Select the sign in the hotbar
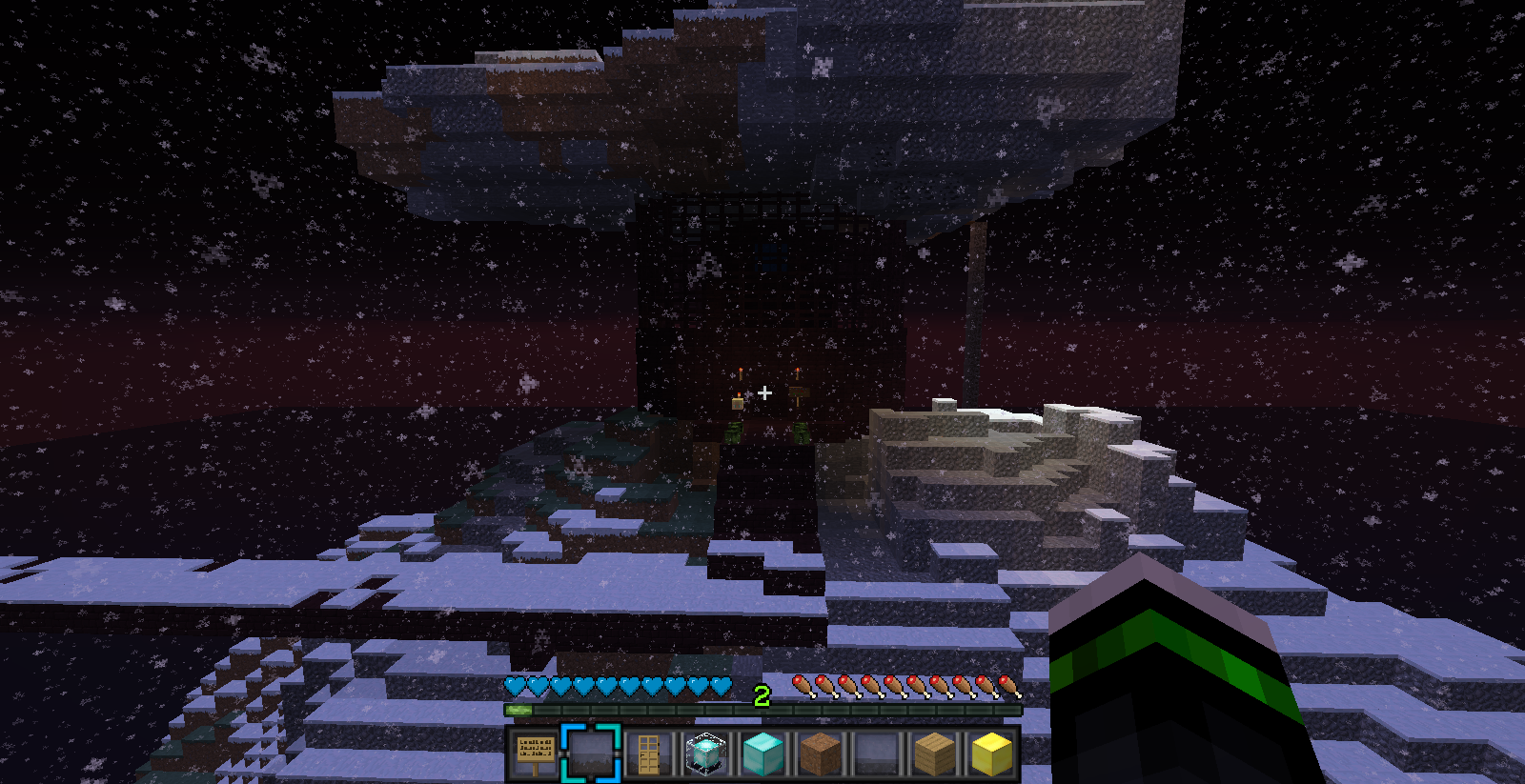 pyautogui.click(x=535, y=754)
